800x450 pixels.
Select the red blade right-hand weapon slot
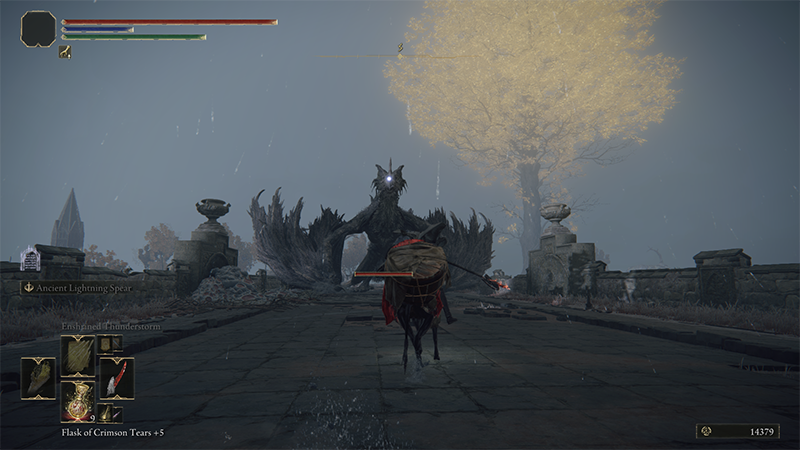(x=116, y=377)
